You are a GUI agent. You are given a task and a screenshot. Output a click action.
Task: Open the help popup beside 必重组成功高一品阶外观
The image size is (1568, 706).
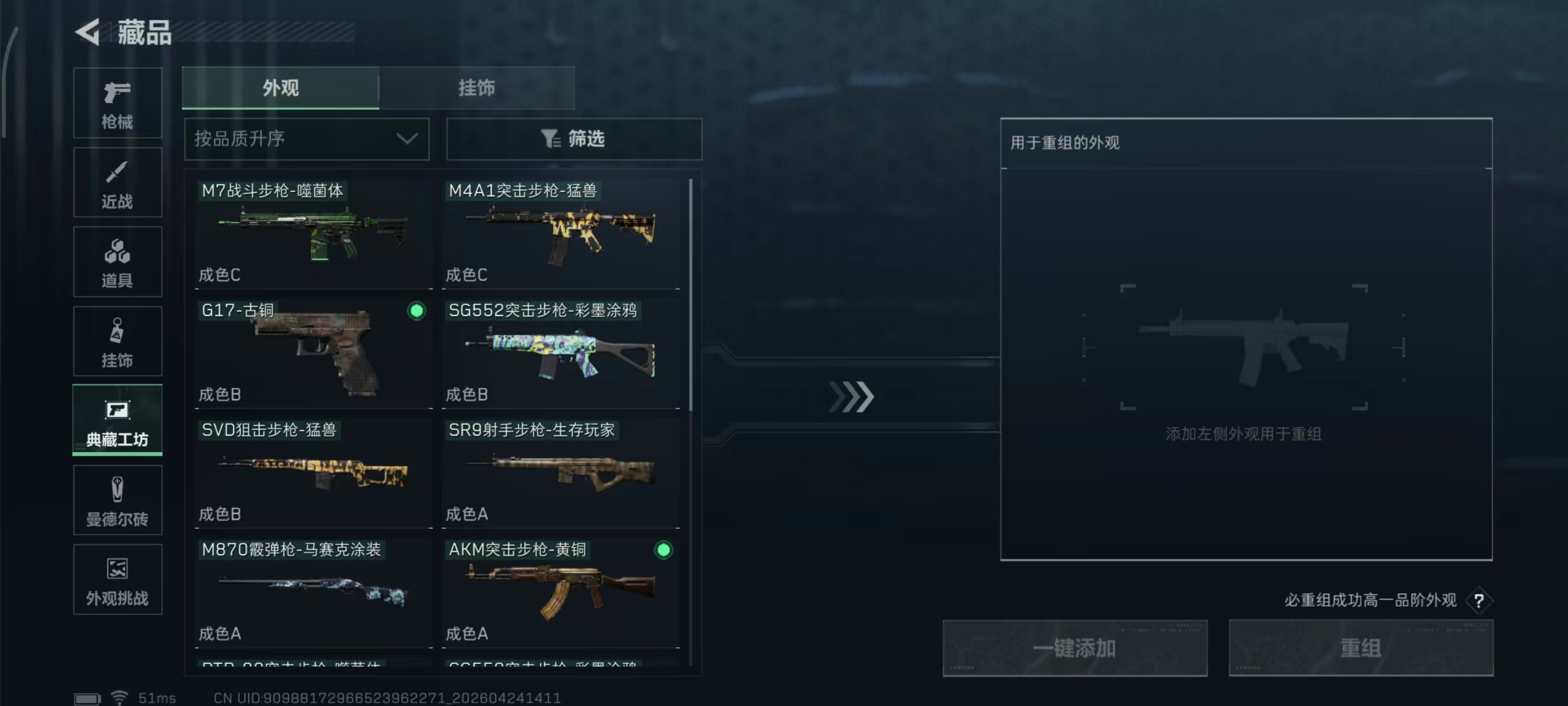[1479, 600]
